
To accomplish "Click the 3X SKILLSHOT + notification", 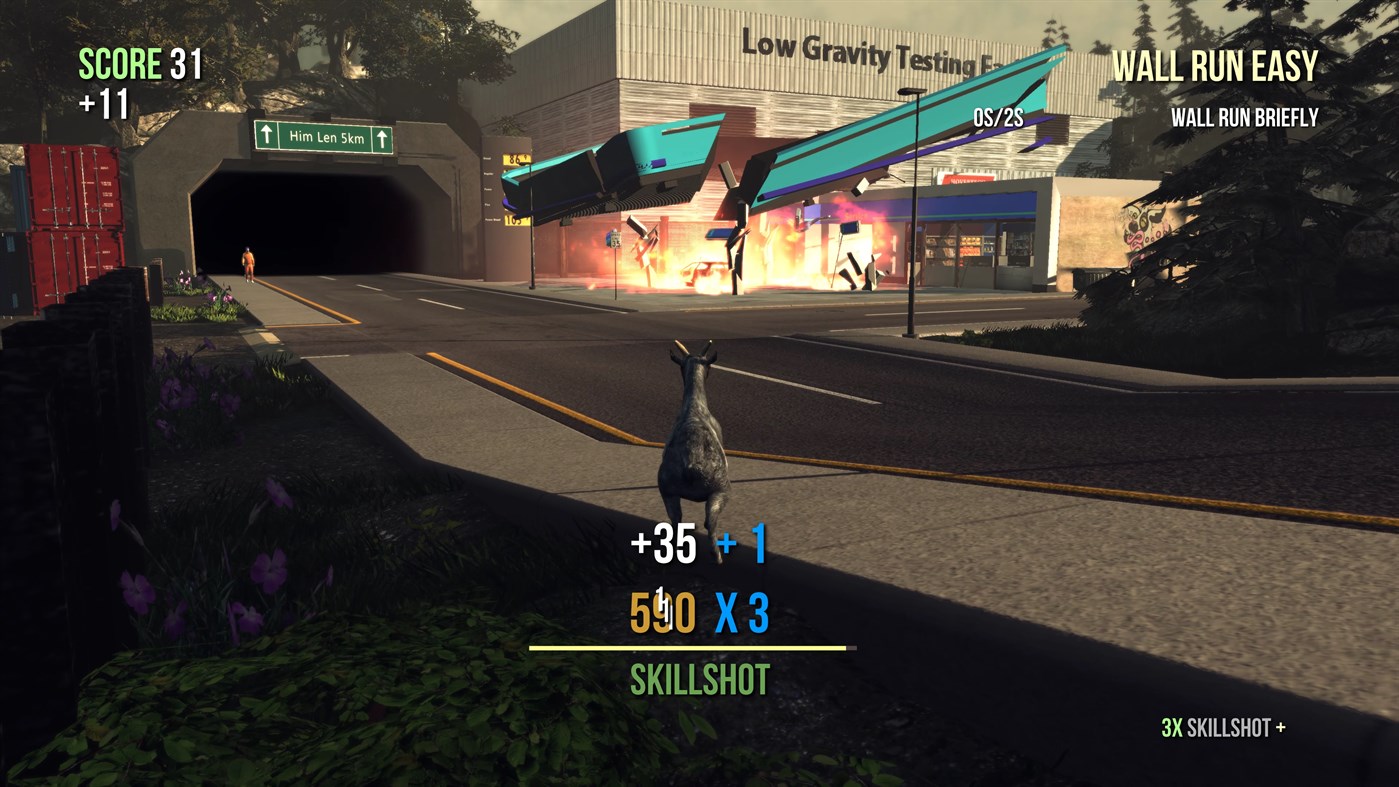I will click(x=1222, y=728).
